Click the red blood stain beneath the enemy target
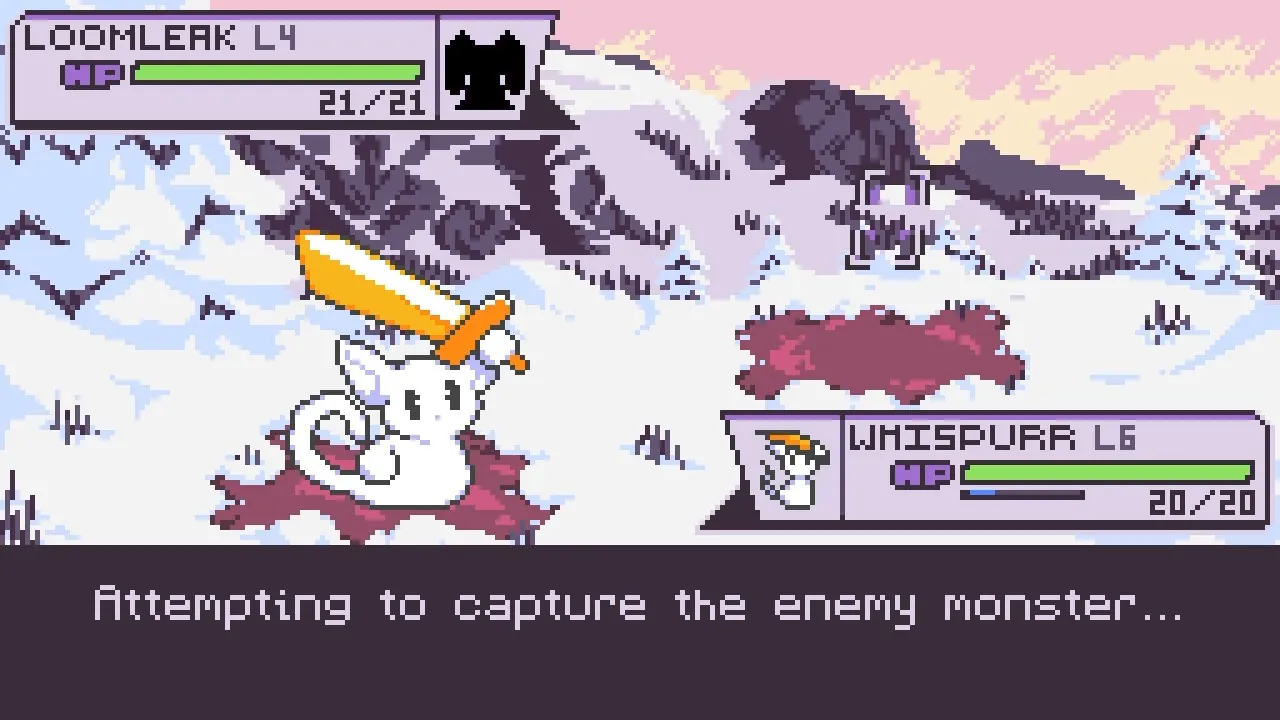The height and width of the screenshot is (720, 1280). coord(880,345)
